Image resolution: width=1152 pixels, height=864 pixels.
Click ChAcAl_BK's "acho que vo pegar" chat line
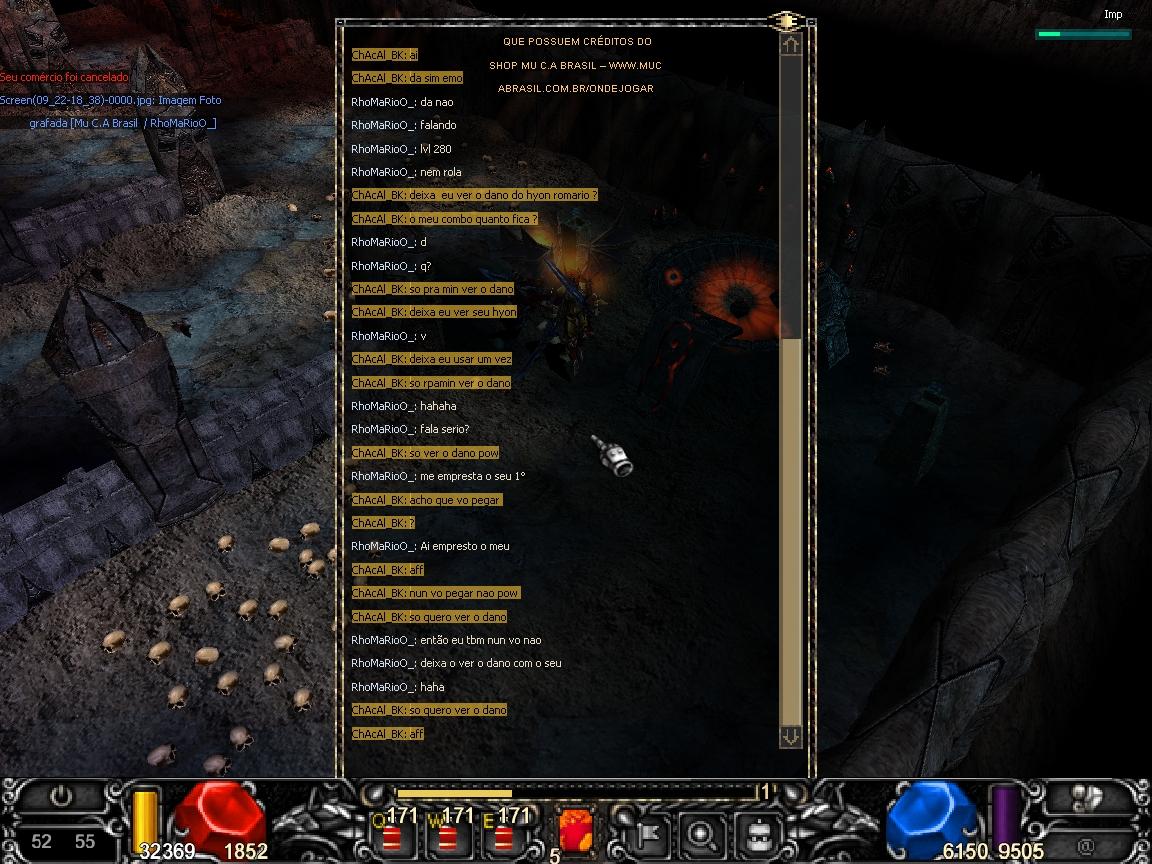[x=426, y=500]
